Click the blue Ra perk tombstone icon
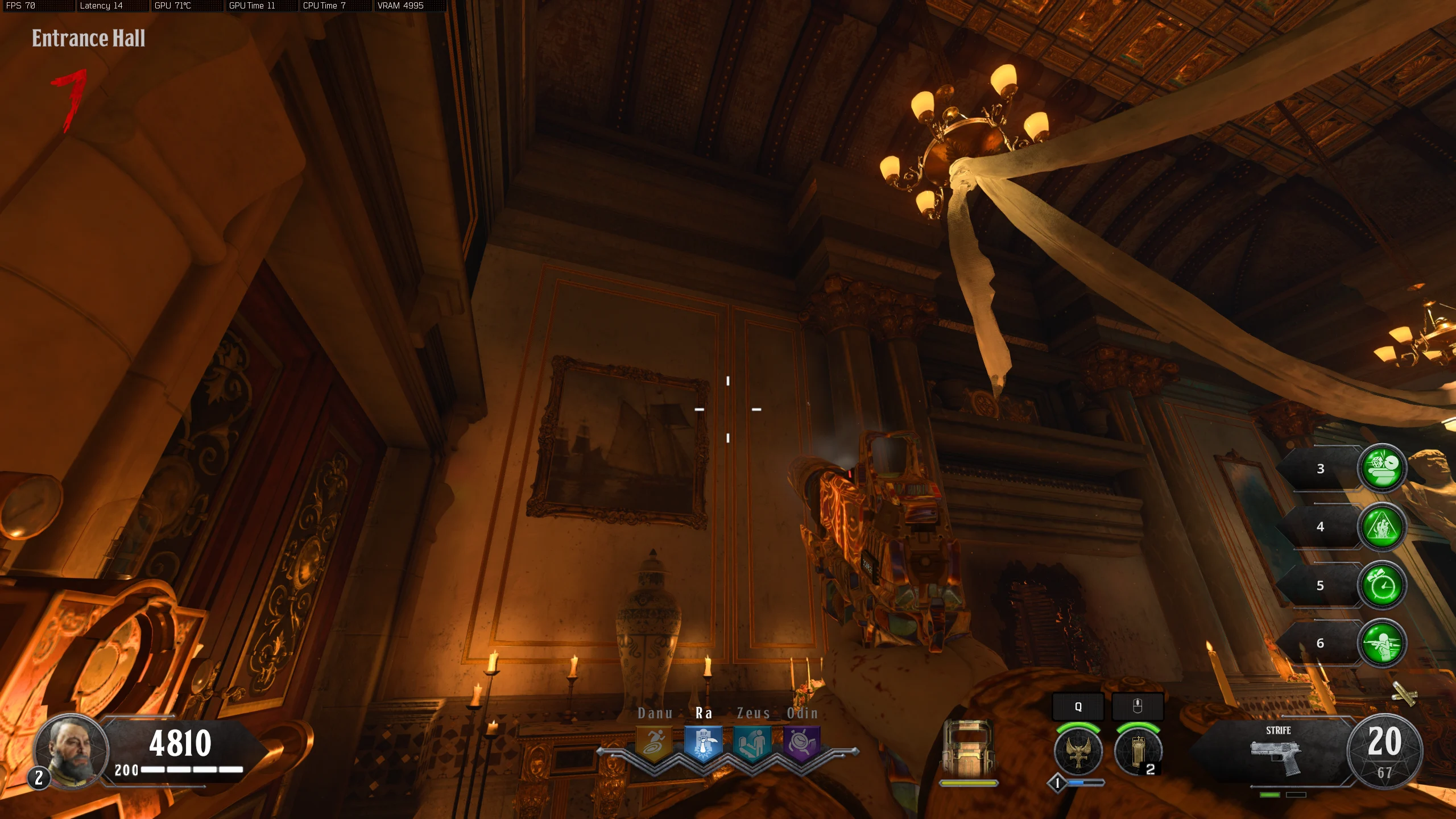 point(703,743)
